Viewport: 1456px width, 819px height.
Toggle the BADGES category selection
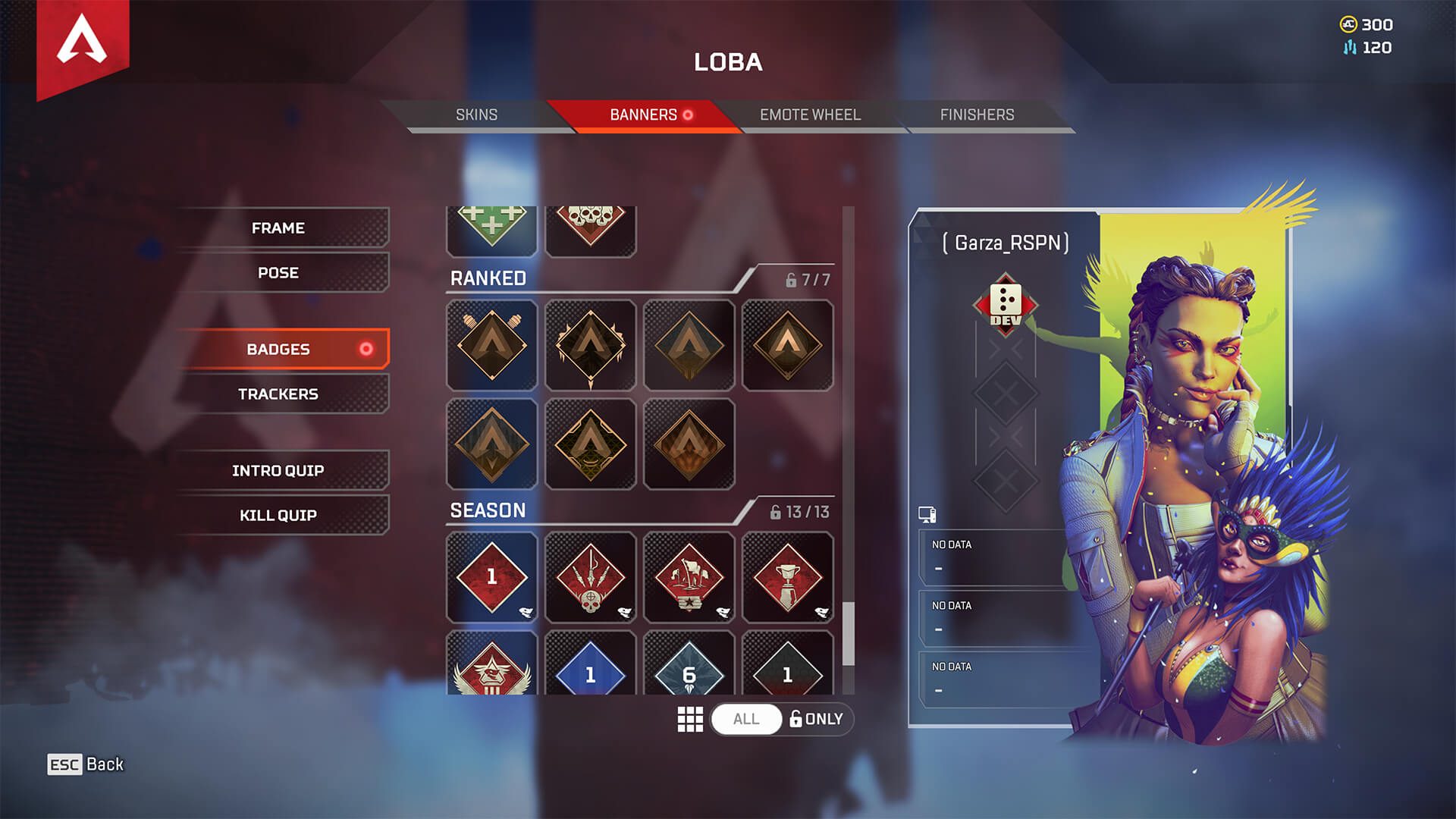pos(285,349)
